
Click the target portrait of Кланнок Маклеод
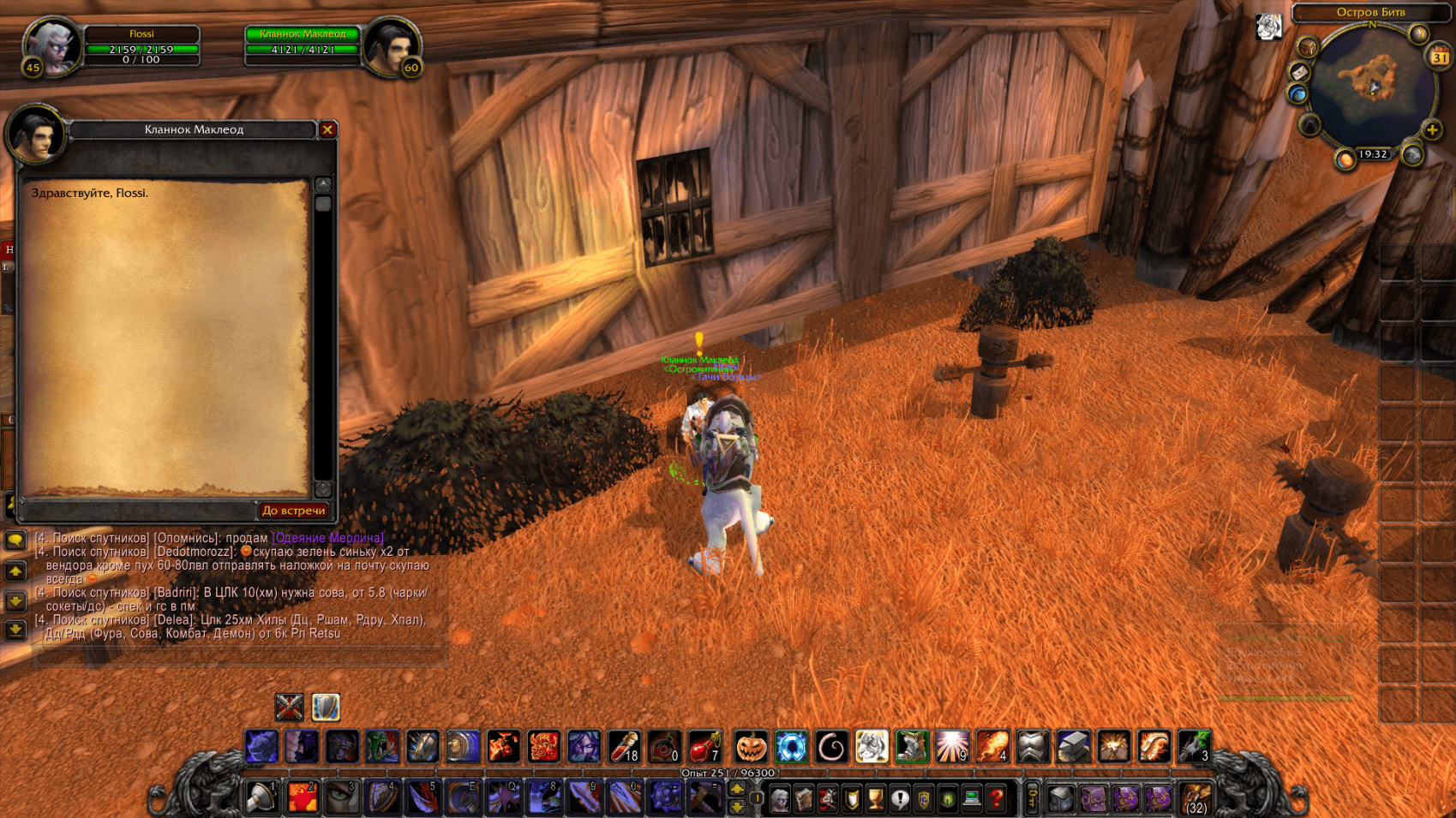(391, 46)
